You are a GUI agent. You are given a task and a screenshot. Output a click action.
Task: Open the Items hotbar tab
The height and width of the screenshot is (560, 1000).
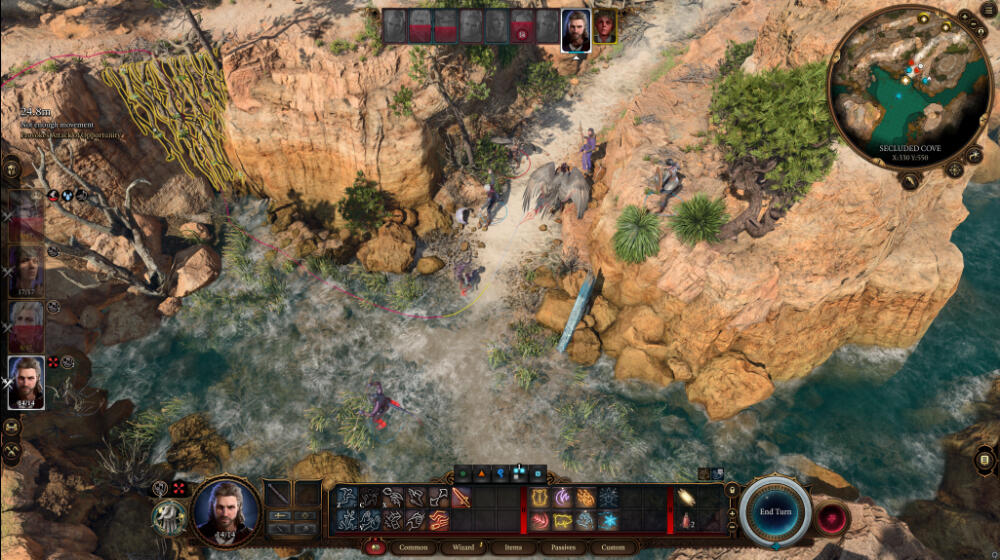pos(514,547)
